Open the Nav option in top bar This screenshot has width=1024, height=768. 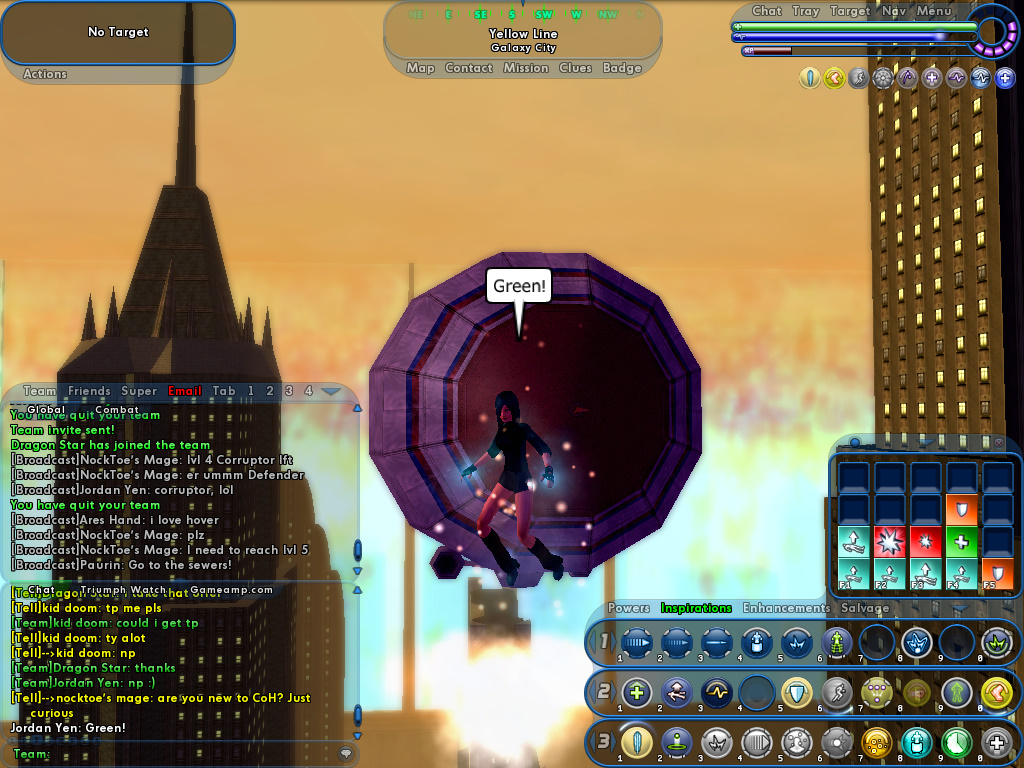(894, 11)
